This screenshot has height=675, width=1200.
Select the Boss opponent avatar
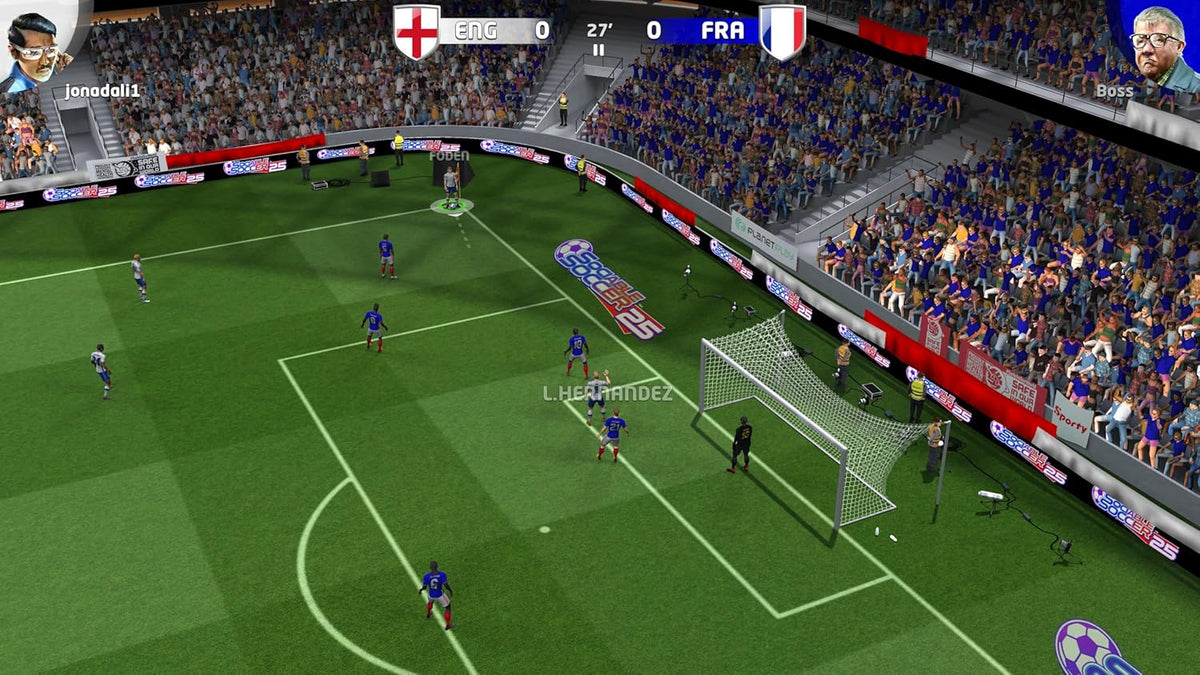pyautogui.click(x=1158, y=45)
